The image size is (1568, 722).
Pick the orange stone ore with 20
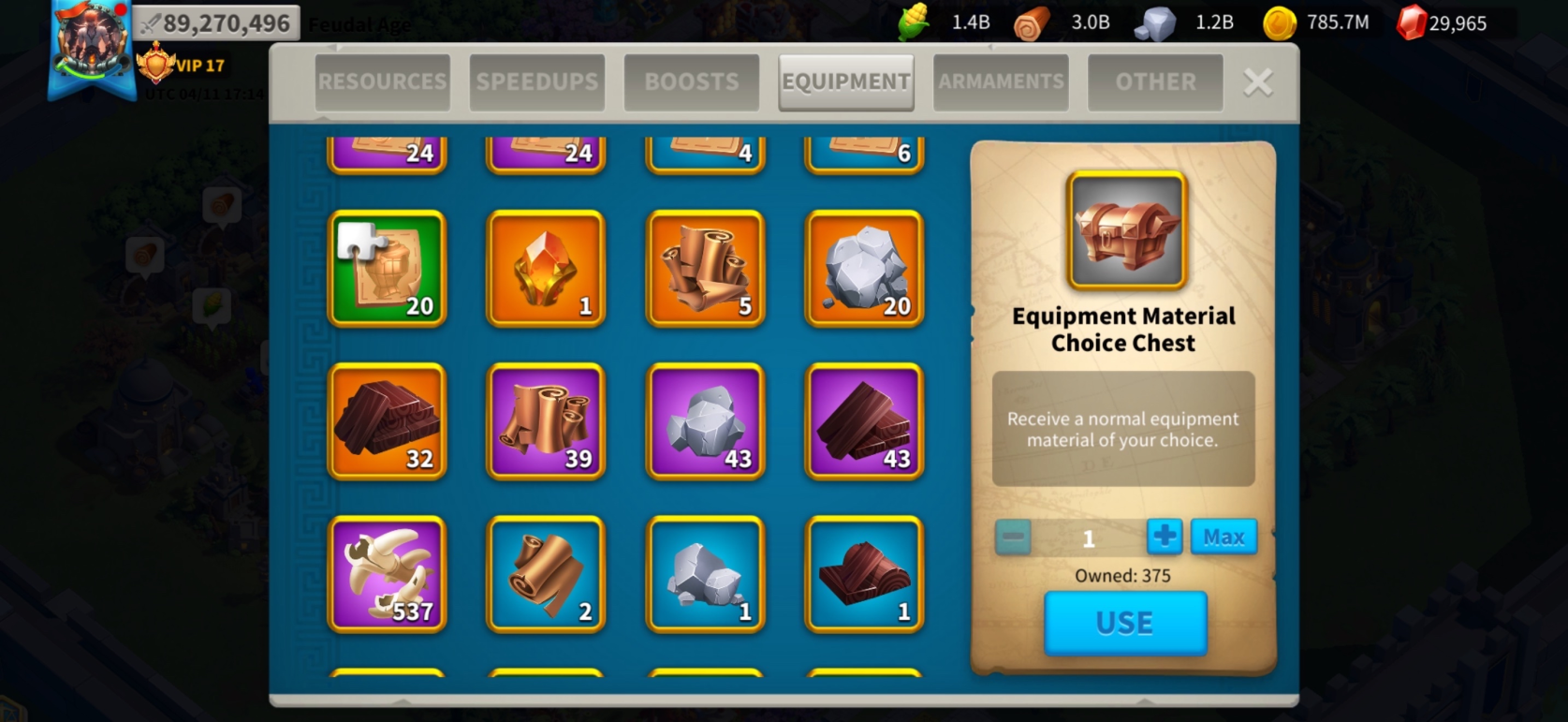click(864, 269)
